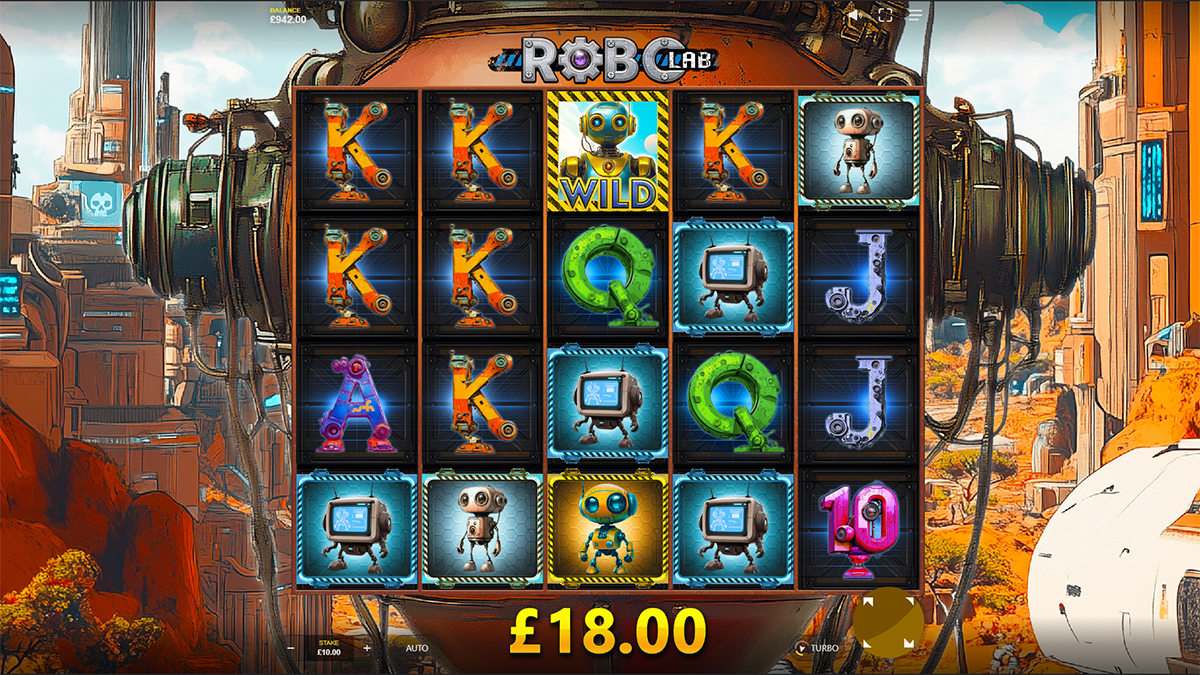Decrease the stake with the minus button
1200x675 pixels.
291,648
